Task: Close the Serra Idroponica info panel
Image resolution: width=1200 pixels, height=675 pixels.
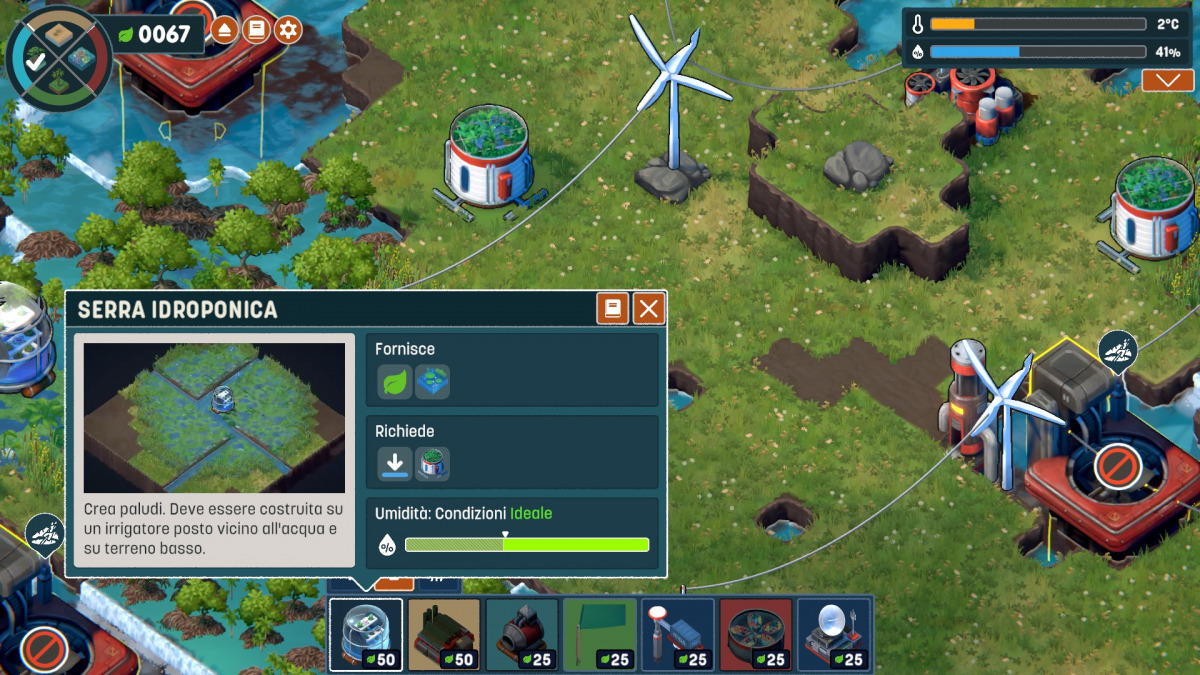Action: pos(649,309)
